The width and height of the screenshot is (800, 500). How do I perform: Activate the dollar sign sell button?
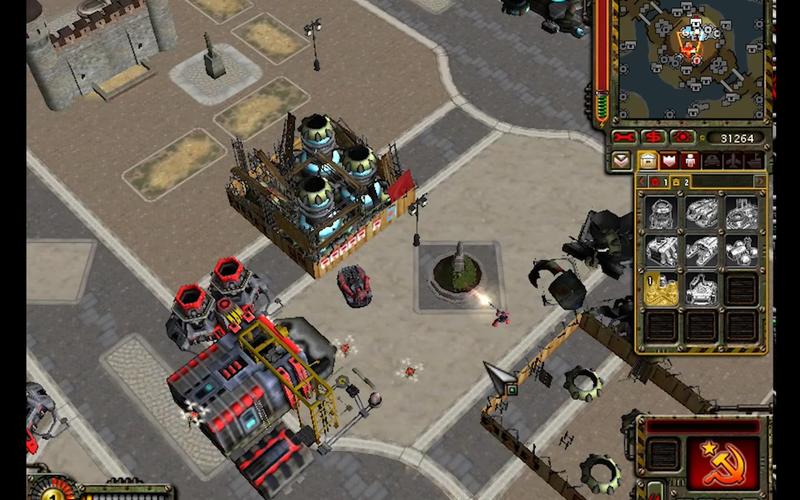pos(654,137)
